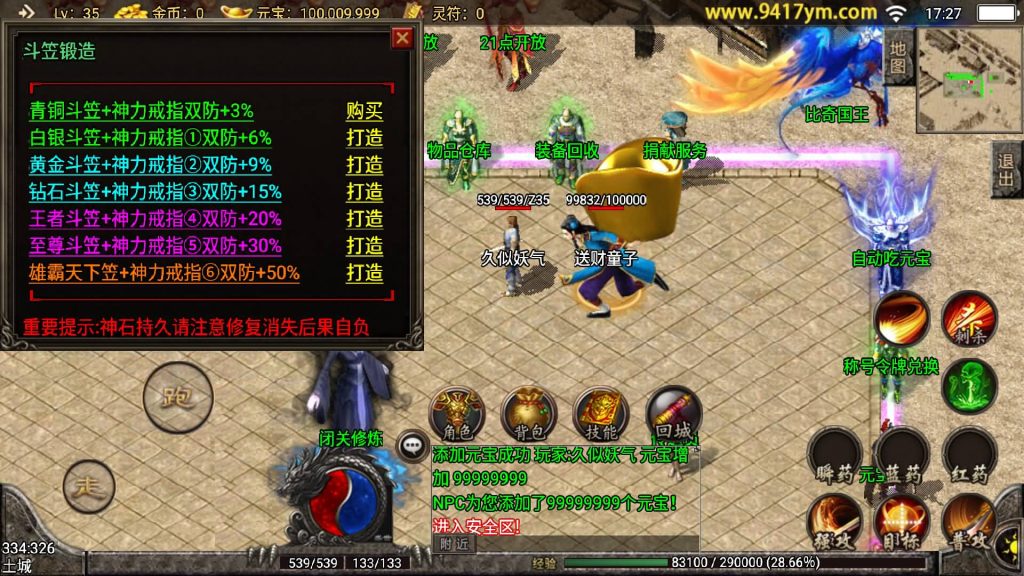
Task: Open the 地图 map button
Action: point(898,57)
